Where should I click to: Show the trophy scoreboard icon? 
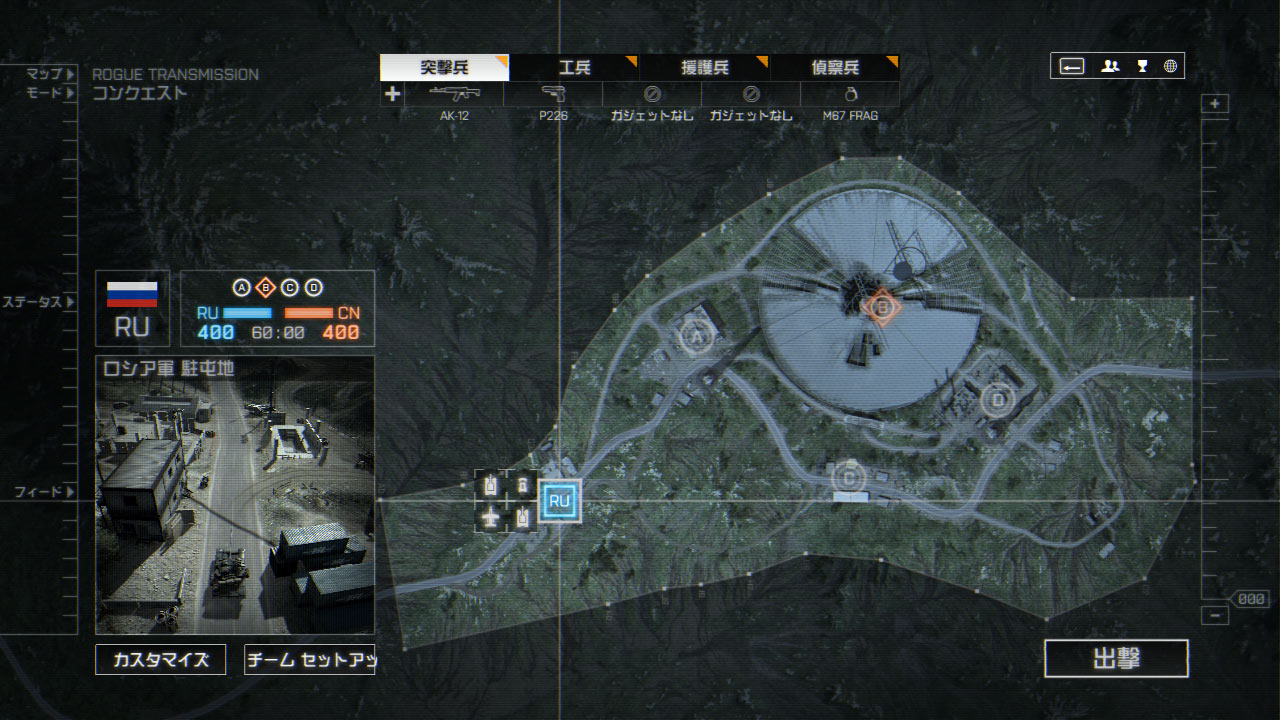coord(1141,67)
